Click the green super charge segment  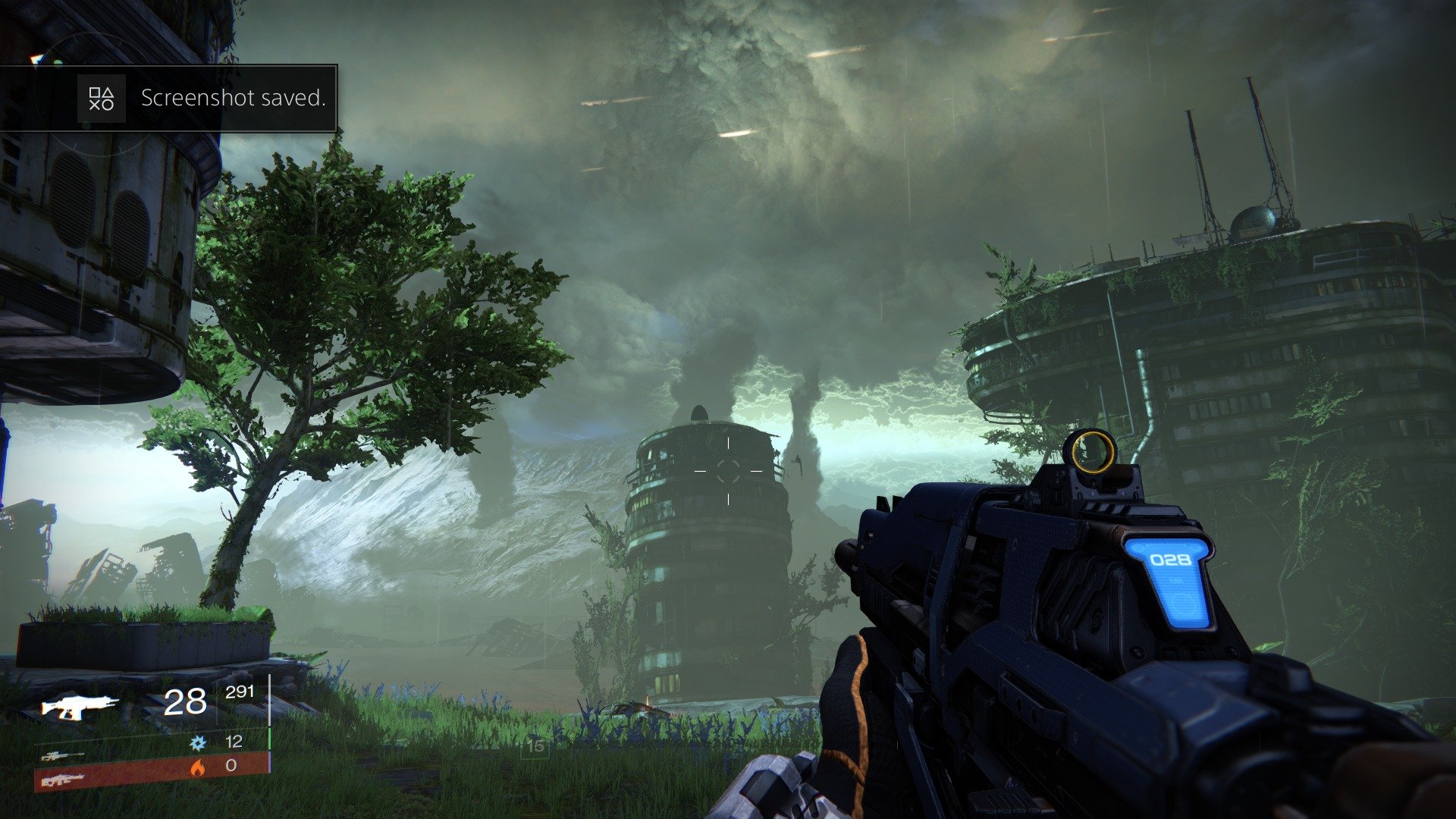click(x=270, y=739)
